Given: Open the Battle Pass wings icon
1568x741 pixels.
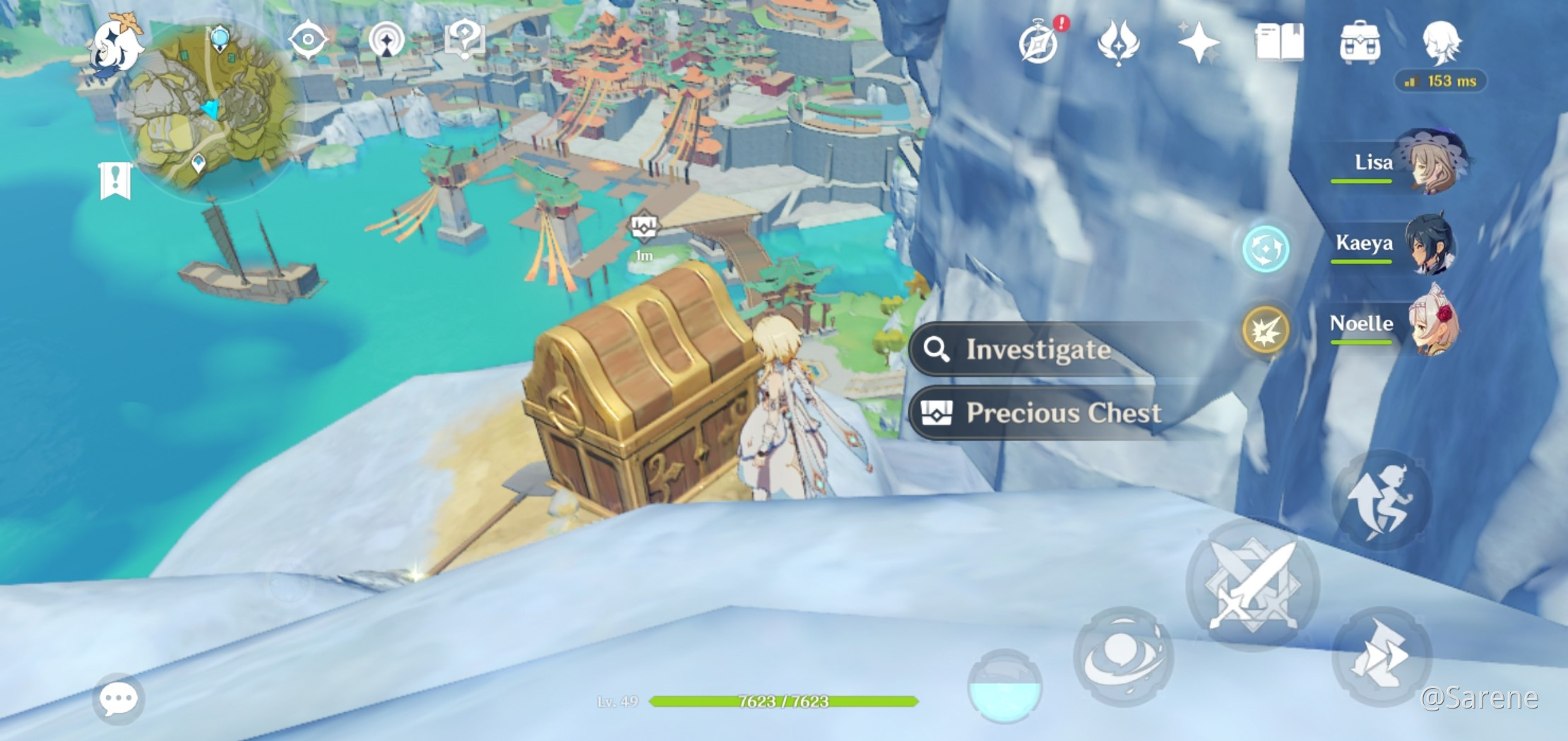Looking at the screenshot, I should pyautogui.click(x=1118, y=42).
